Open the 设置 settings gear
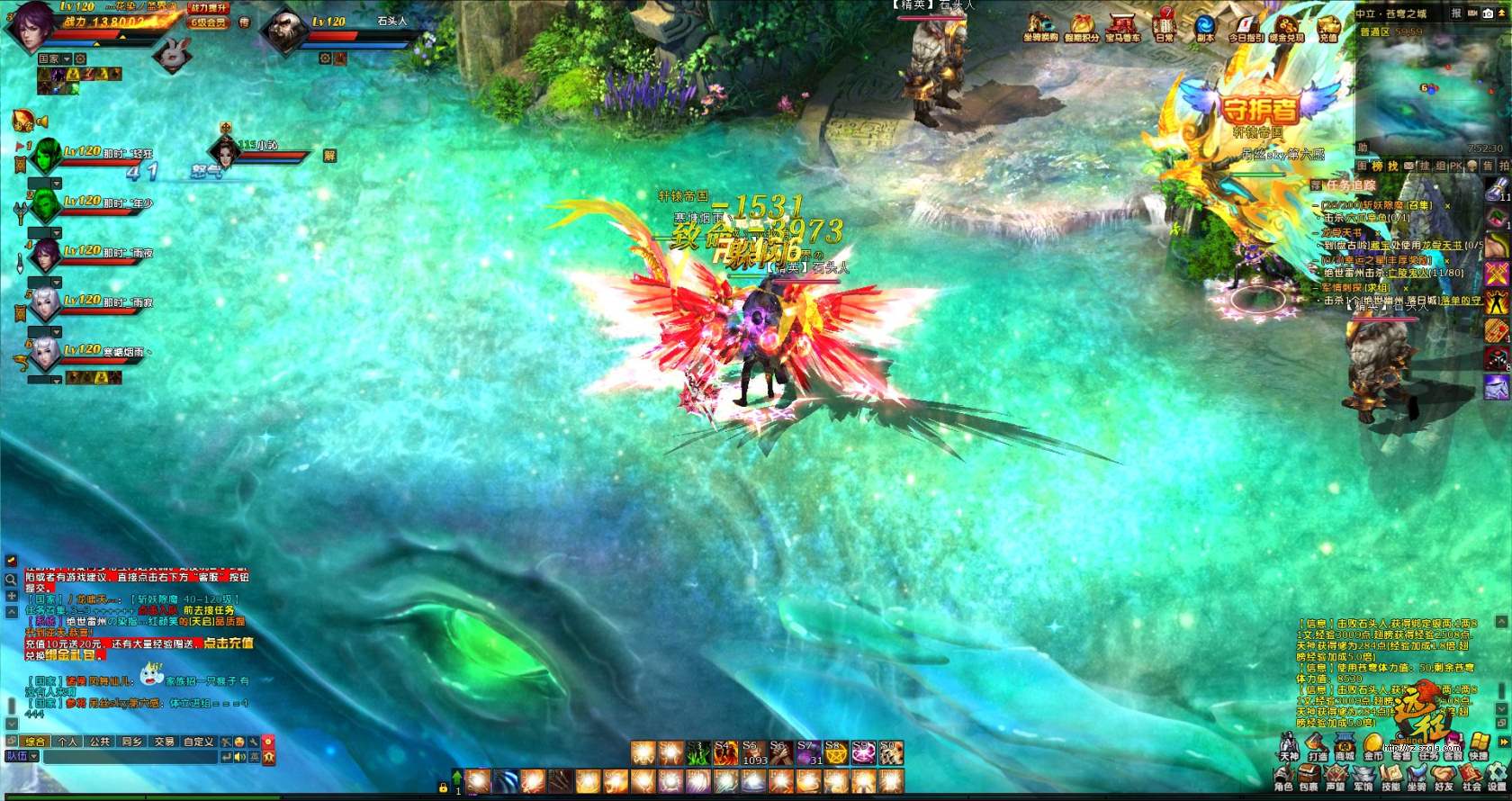Viewport: 1512px width, 801px height. 1497,778
